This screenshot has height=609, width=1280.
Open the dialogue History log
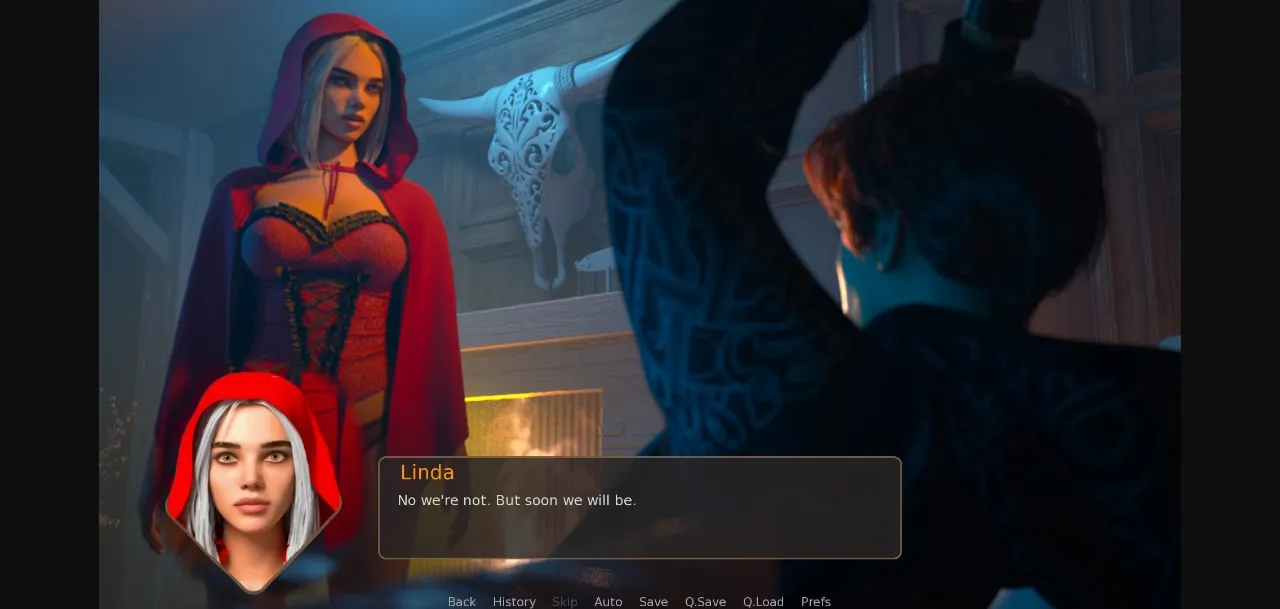tap(514, 601)
